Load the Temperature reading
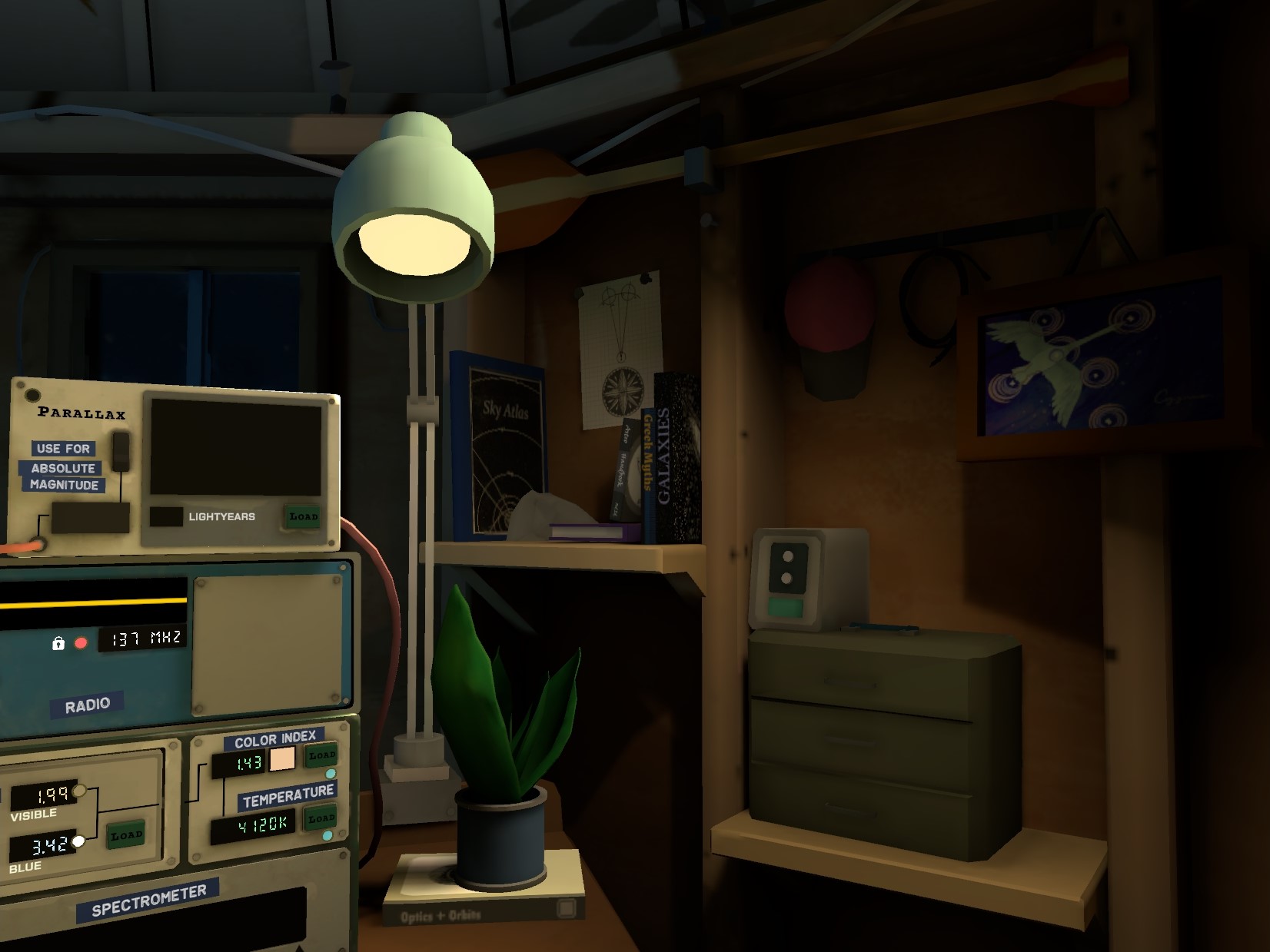The image size is (1270, 952). coord(321,818)
